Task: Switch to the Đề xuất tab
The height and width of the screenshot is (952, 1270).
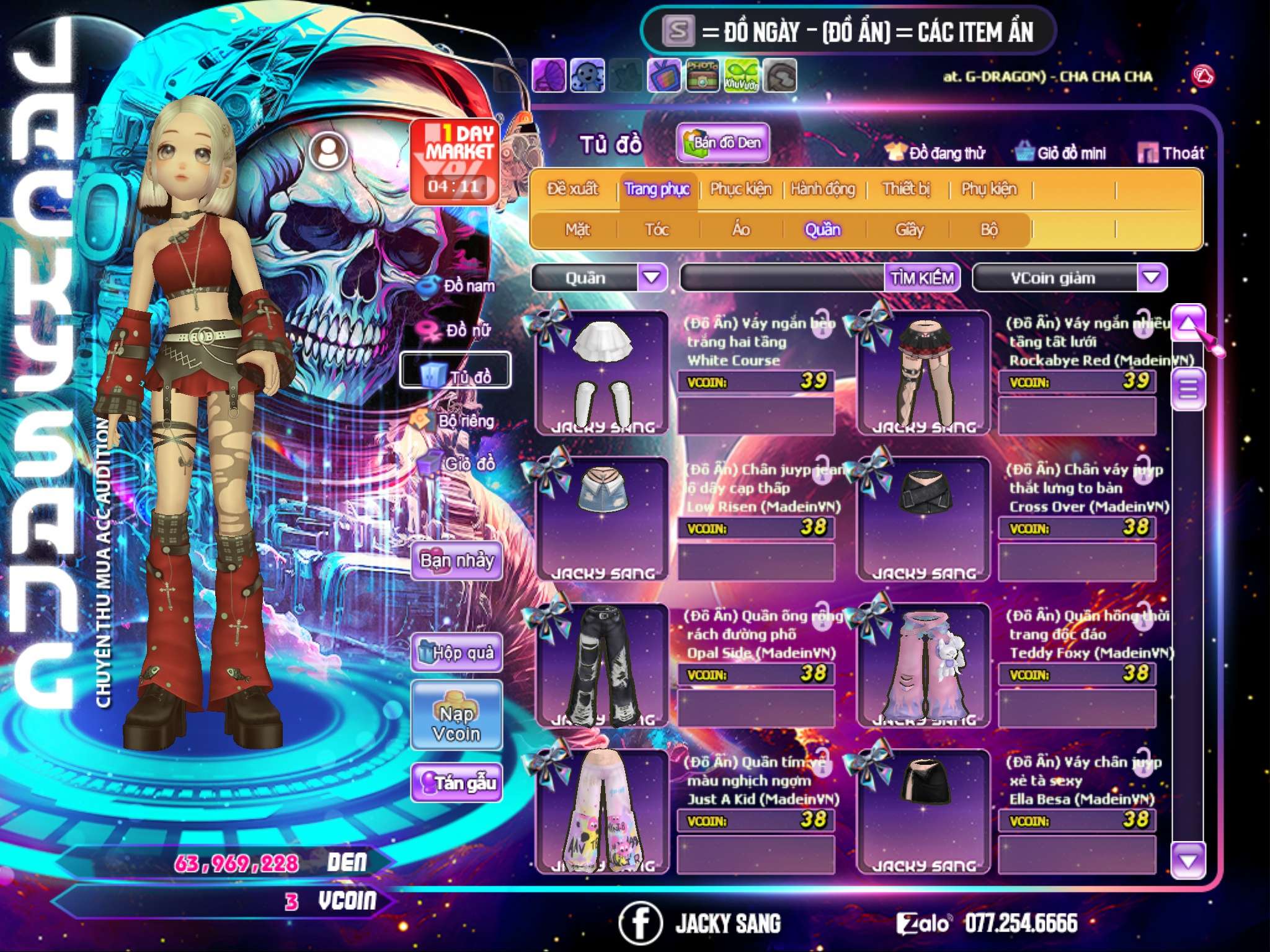Action: pos(572,189)
